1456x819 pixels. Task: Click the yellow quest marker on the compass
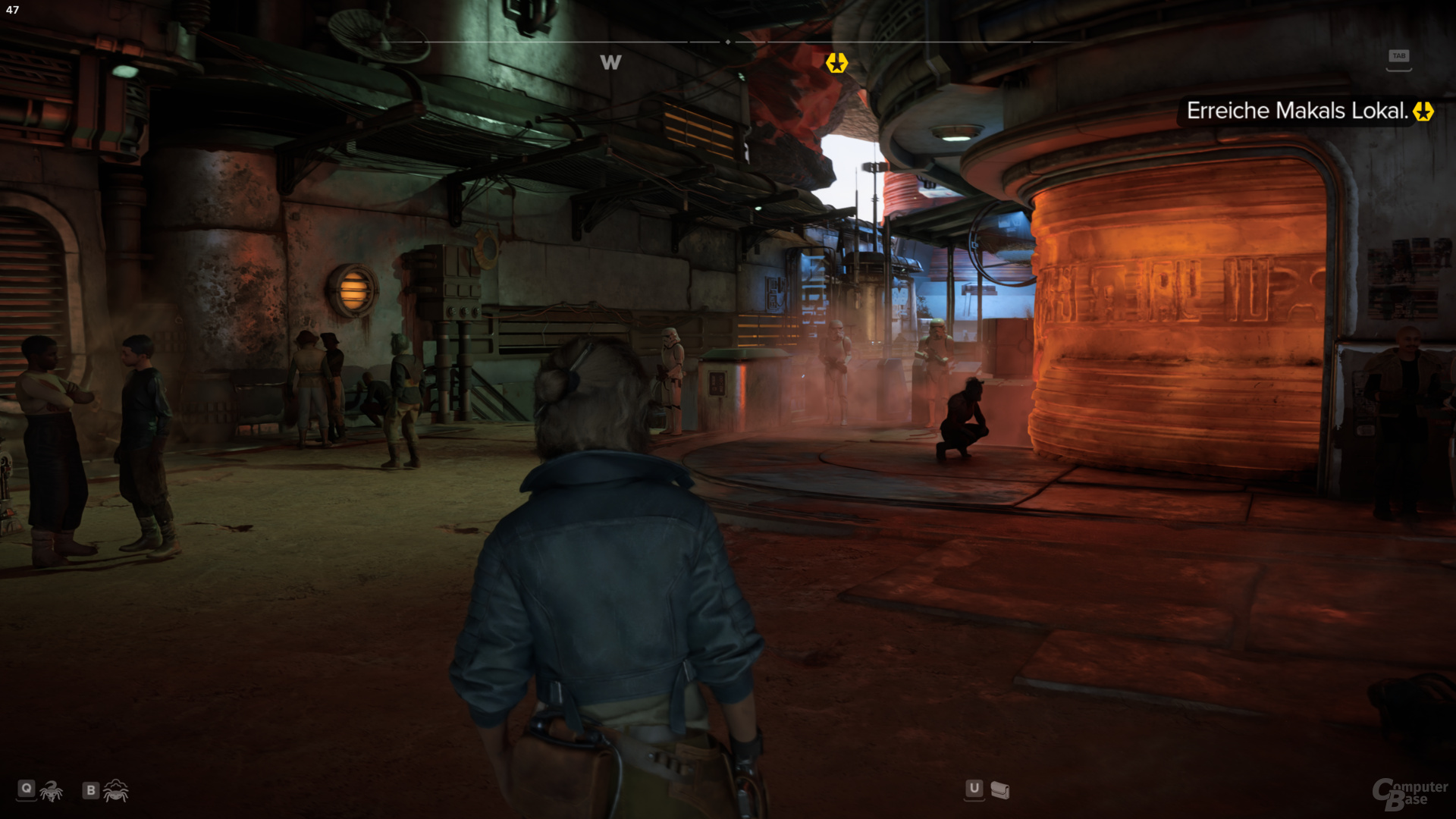(x=836, y=63)
